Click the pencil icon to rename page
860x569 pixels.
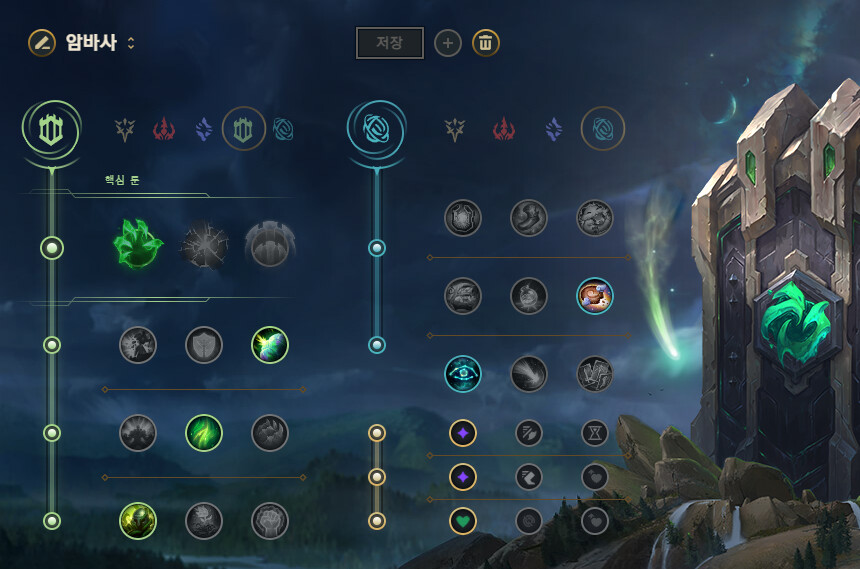pos(41,42)
